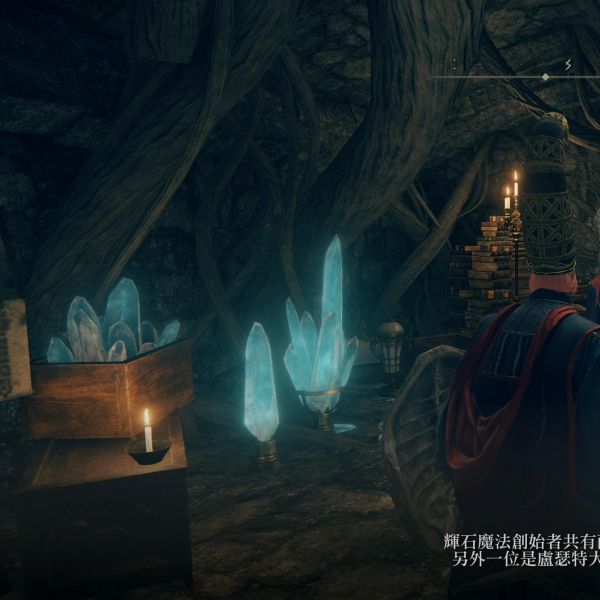Image resolution: width=600 pixels, height=600 pixels.
Task: Select the lightning-shaped marker above the compass
Action: 567,64
